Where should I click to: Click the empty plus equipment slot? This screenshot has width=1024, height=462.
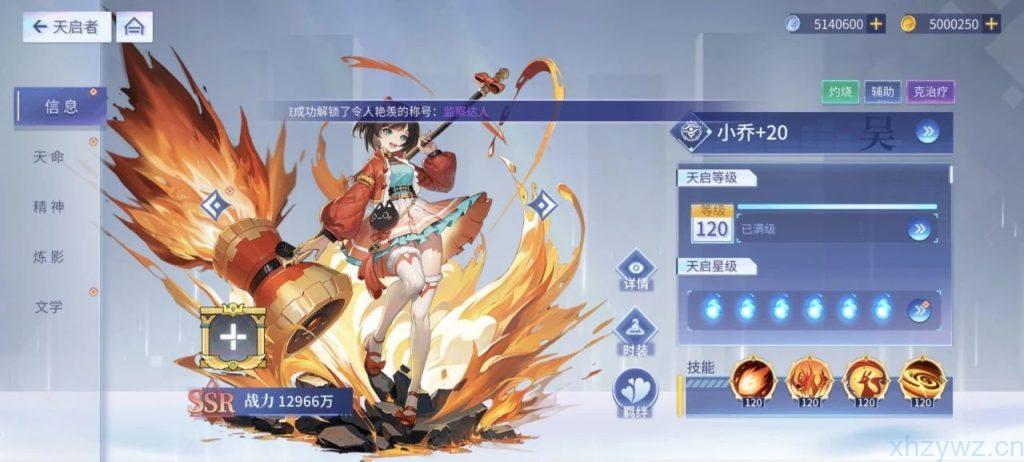[x=232, y=337]
